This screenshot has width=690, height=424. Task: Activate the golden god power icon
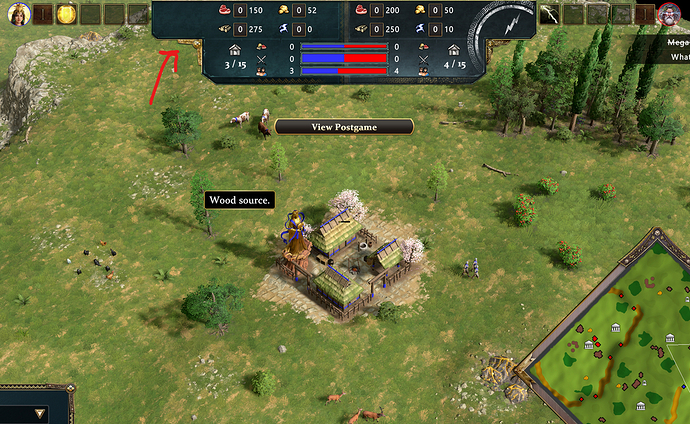[x=67, y=14]
